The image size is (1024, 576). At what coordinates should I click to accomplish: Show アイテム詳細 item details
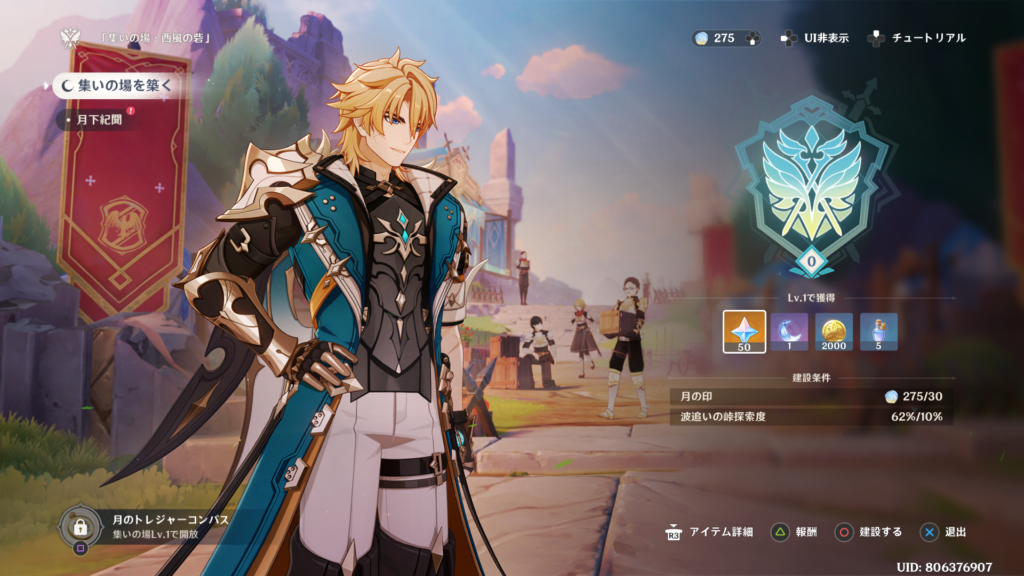(714, 532)
